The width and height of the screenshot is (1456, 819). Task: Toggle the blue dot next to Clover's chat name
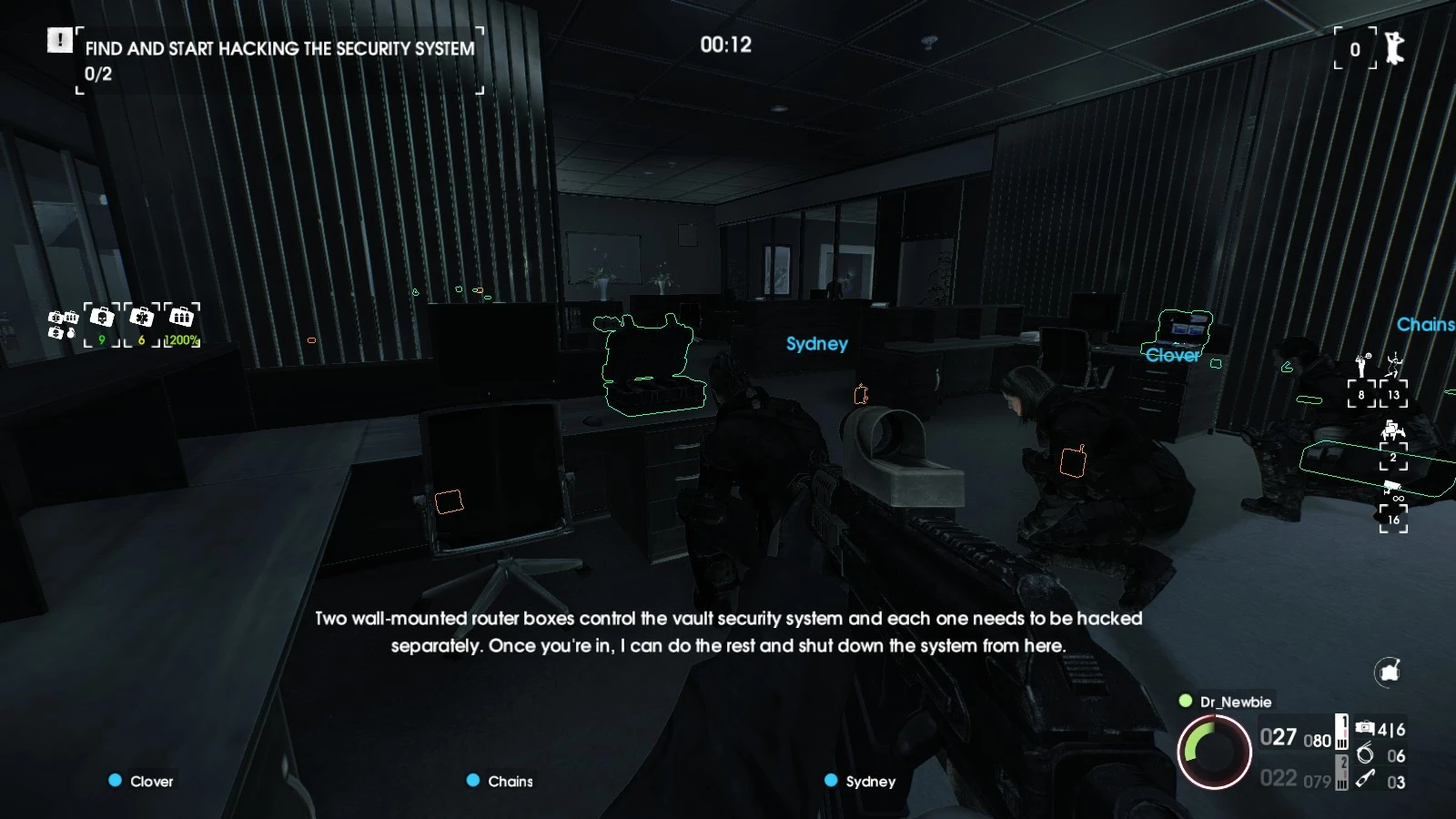click(x=115, y=780)
